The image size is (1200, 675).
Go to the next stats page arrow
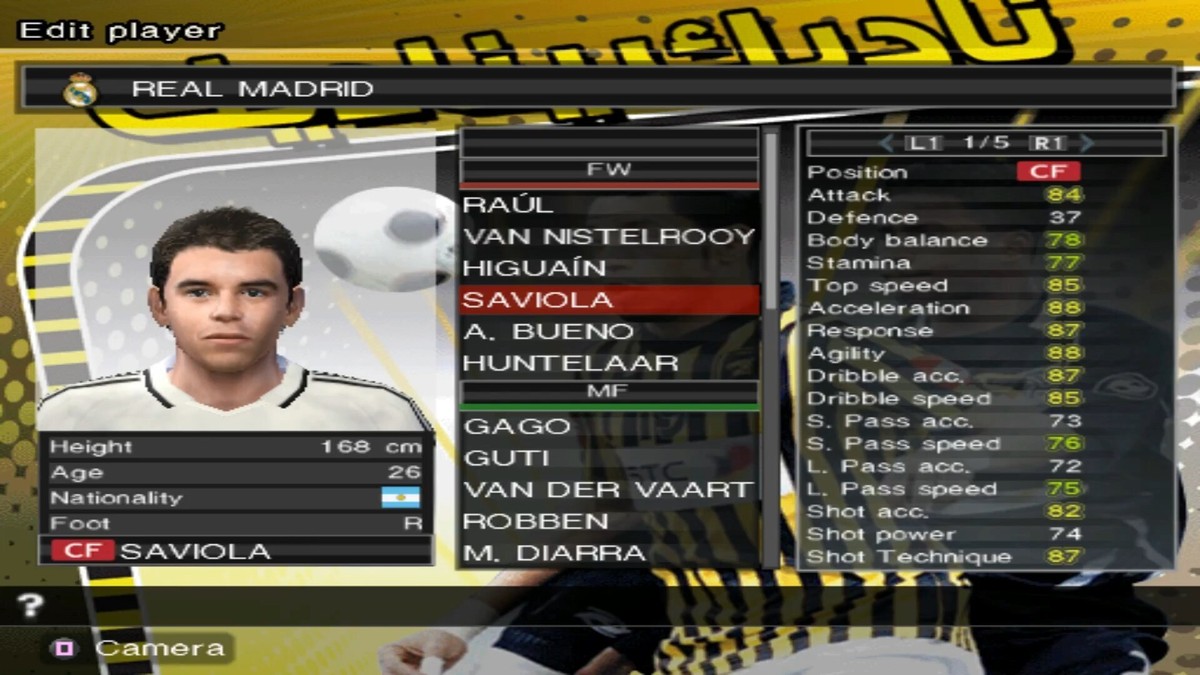[x=1086, y=143]
